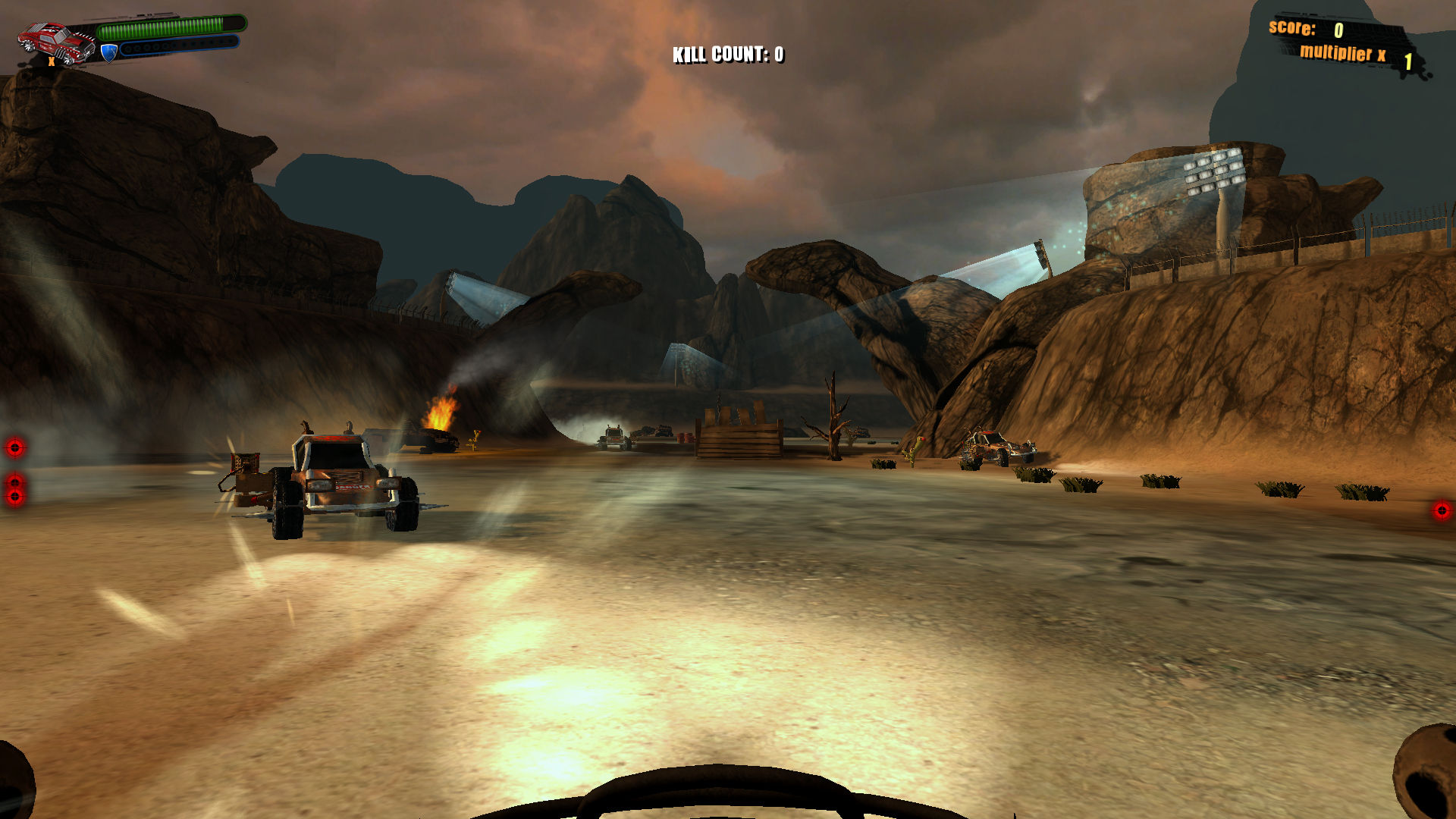
Task: Click the red target marker on right edge
Action: (1441, 512)
